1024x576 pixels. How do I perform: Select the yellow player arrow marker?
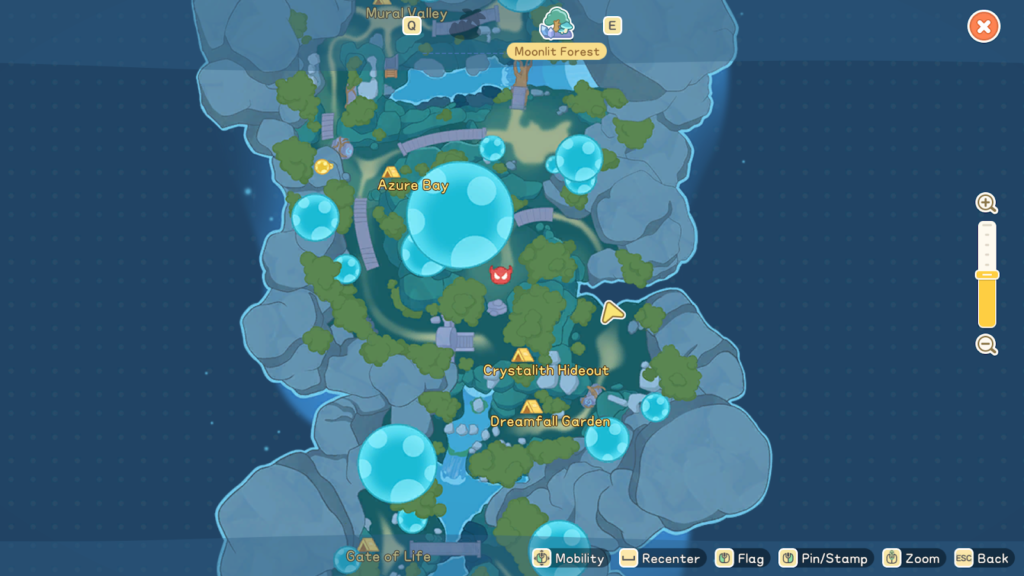612,313
